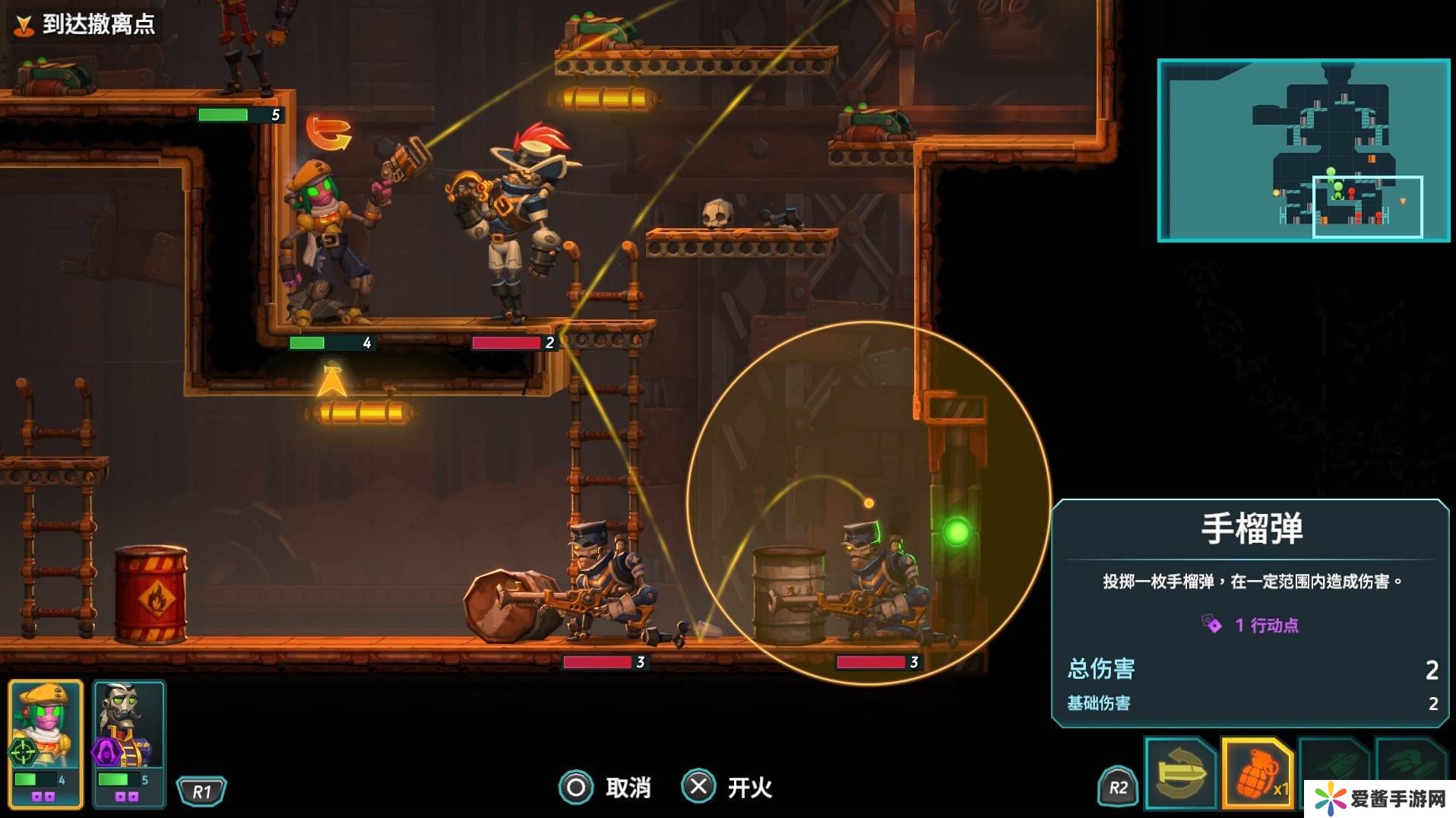Switch to the mustached captain portrait

(x=128, y=742)
